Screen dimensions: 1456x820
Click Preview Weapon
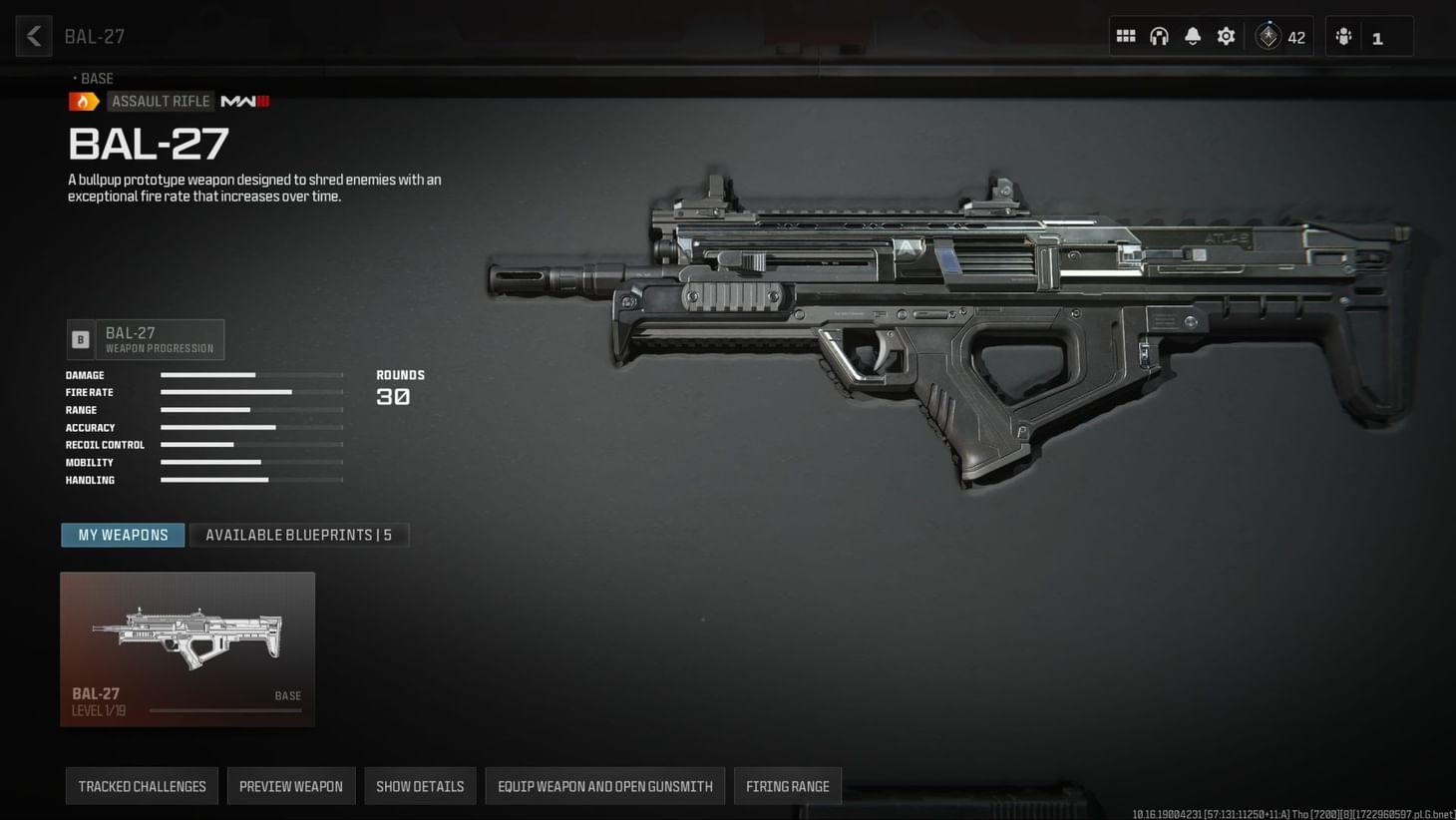[x=291, y=786]
